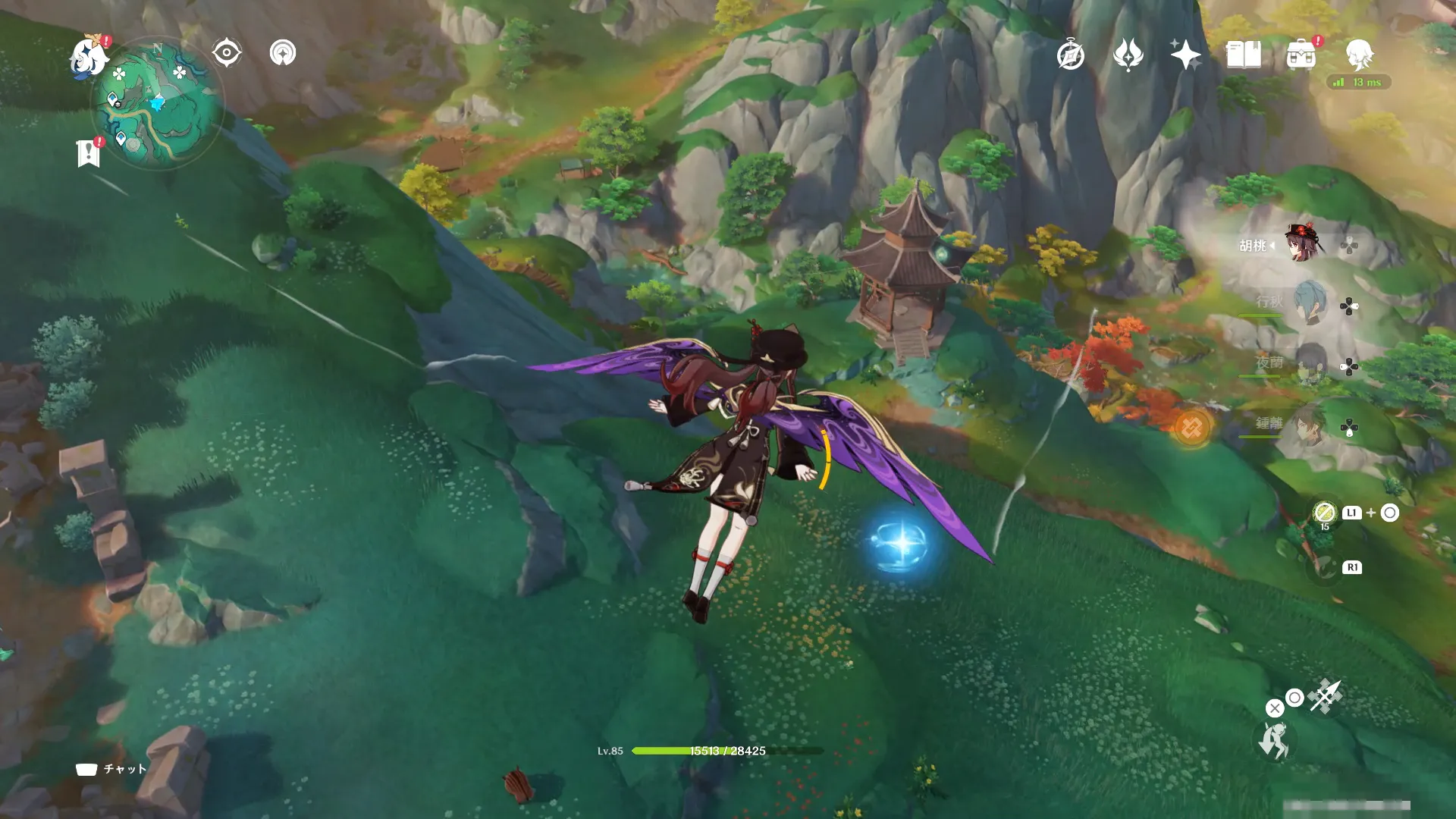This screenshot has height=819, width=1456.
Task: Use the round gadget icon showing 15
Action: pyautogui.click(x=1324, y=513)
